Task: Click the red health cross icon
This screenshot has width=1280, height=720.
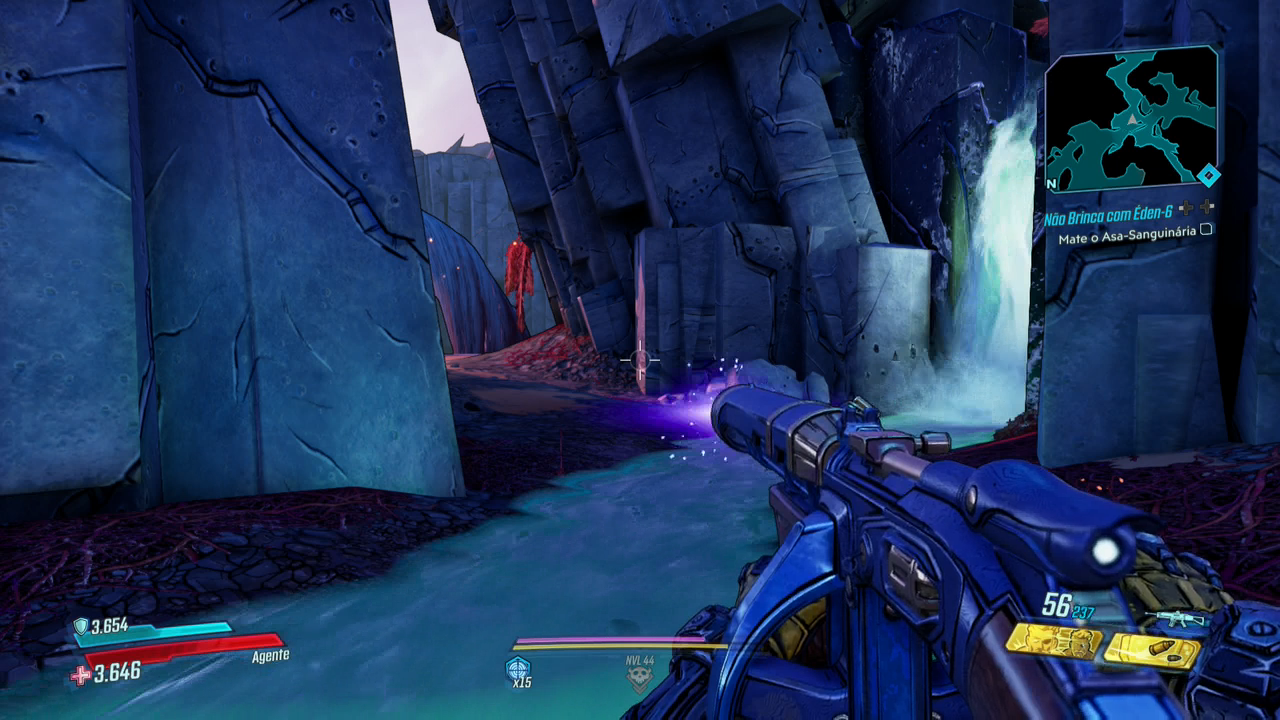Action: (x=80, y=675)
